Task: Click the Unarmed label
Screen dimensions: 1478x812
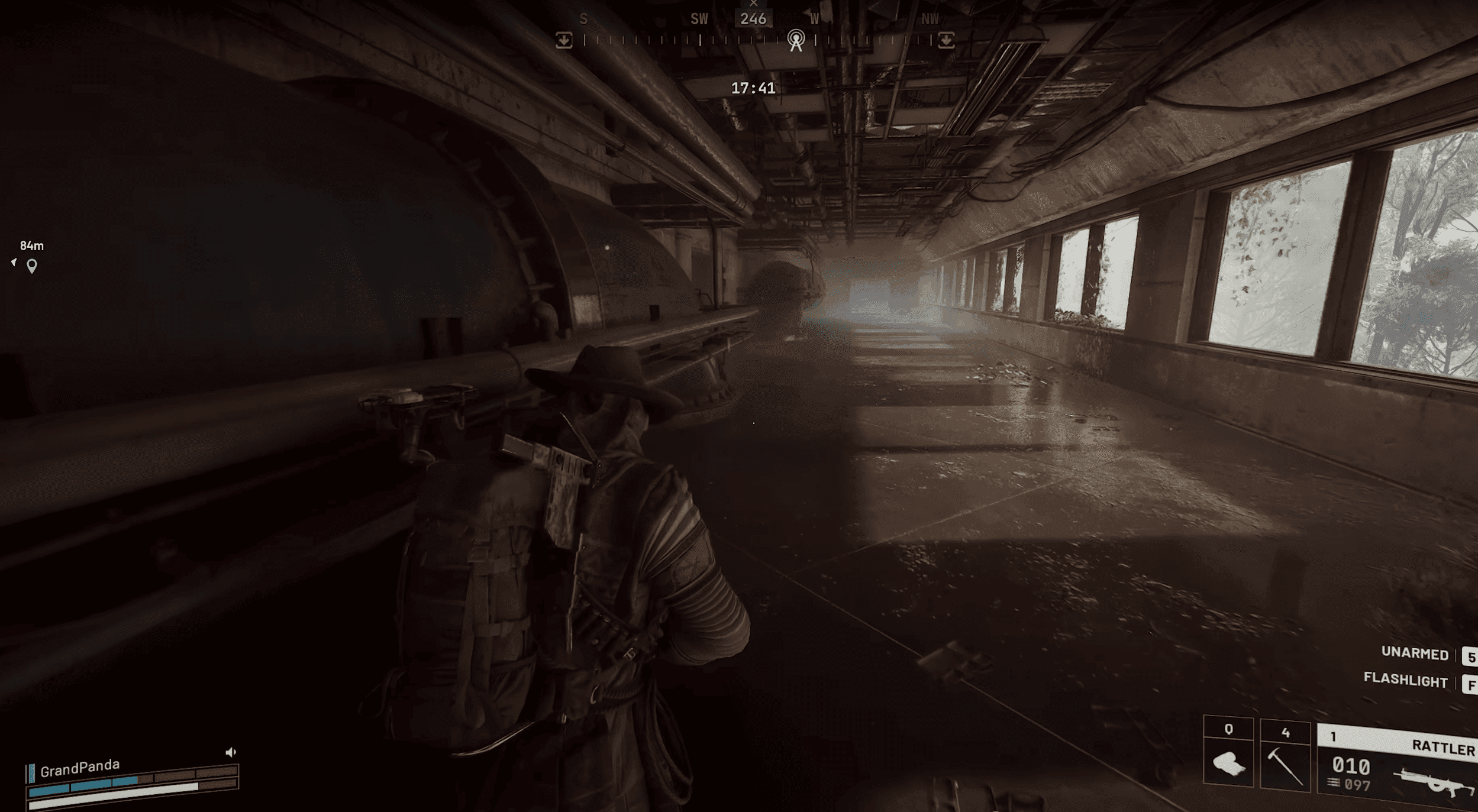Action: pos(1414,653)
